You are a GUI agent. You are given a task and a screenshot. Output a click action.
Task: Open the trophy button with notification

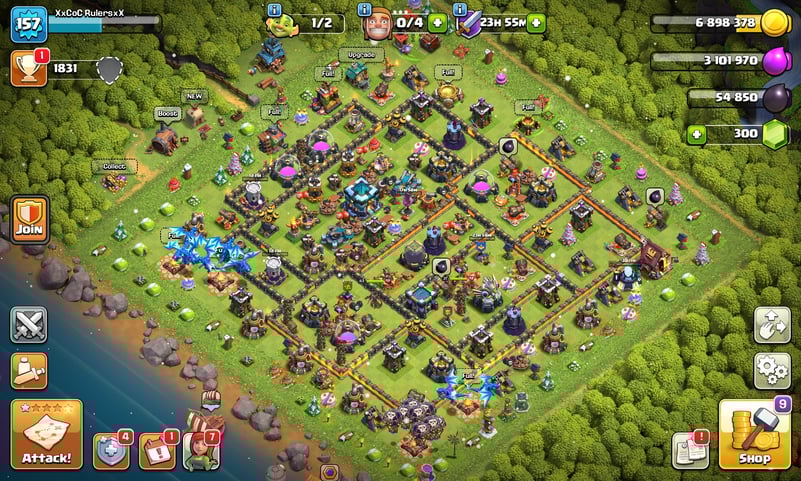click(x=27, y=68)
